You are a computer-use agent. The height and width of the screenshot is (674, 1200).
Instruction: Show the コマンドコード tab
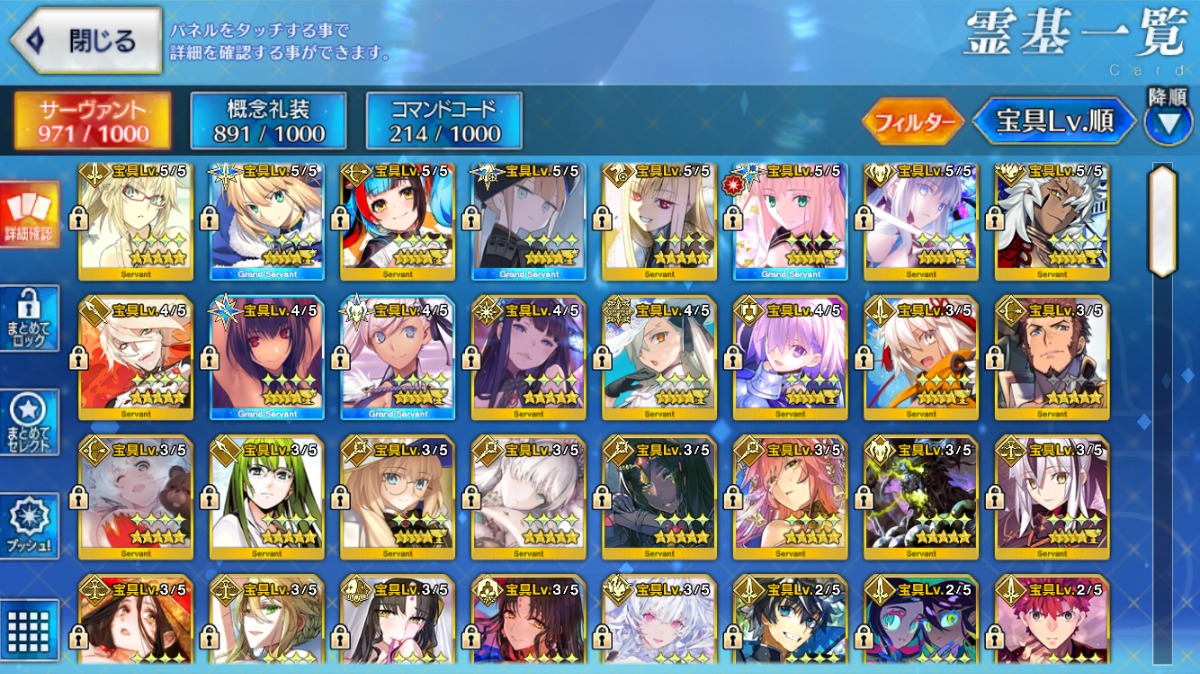click(444, 121)
